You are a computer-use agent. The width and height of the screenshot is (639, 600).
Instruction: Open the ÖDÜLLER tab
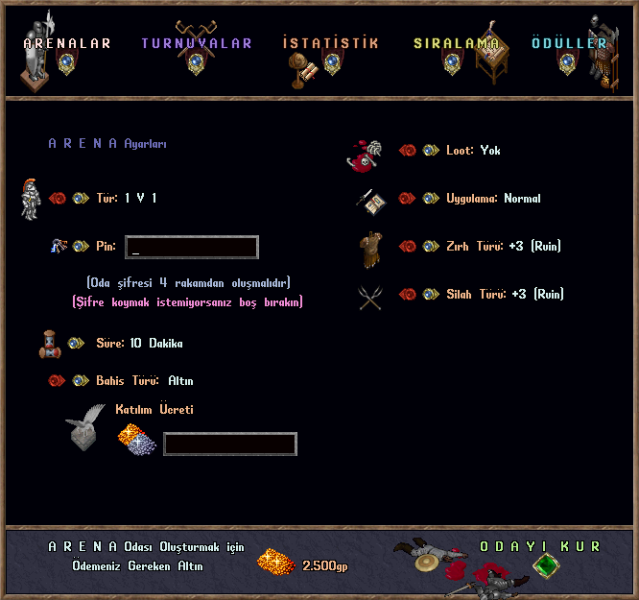(569, 44)
